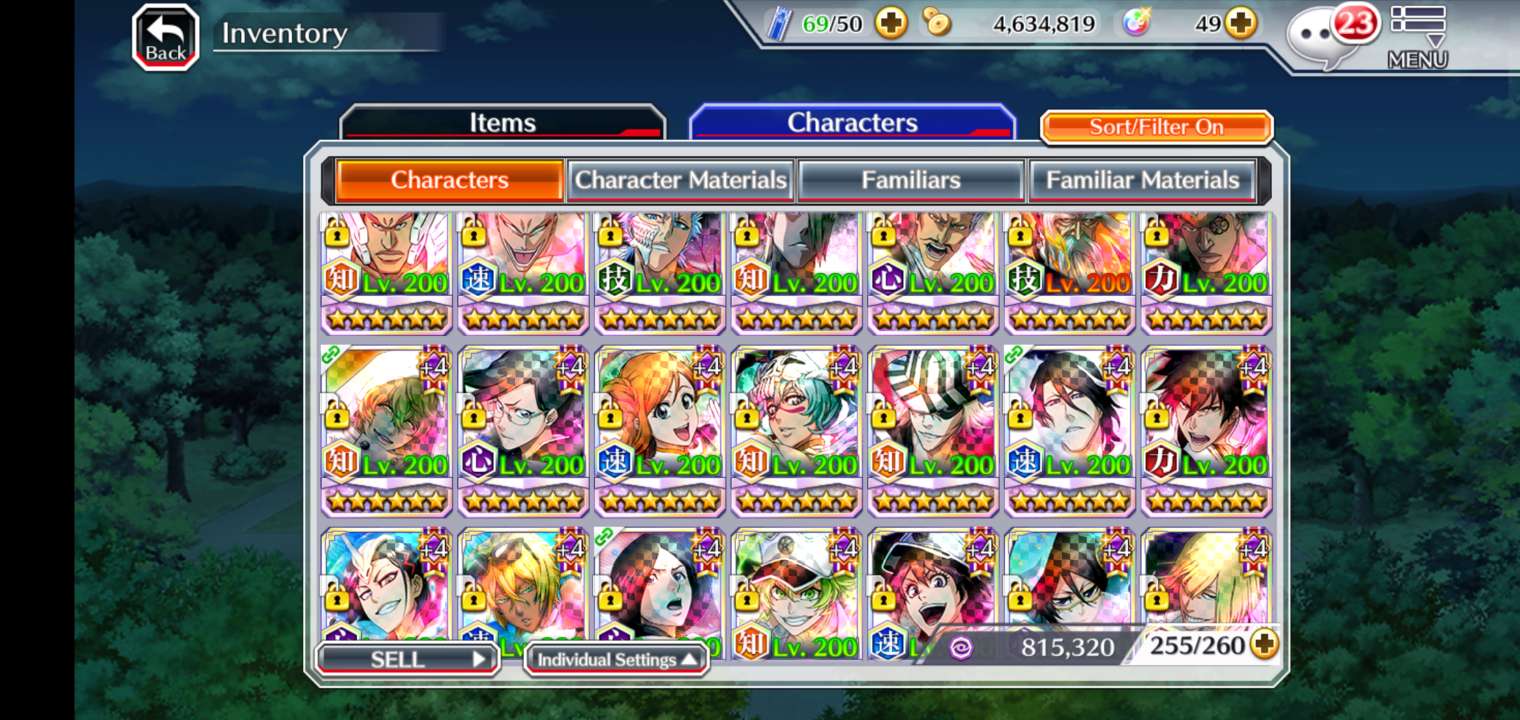Screen dimensions: 1520x720
Task: Select the top Characters tab
Action: (852, 123)
